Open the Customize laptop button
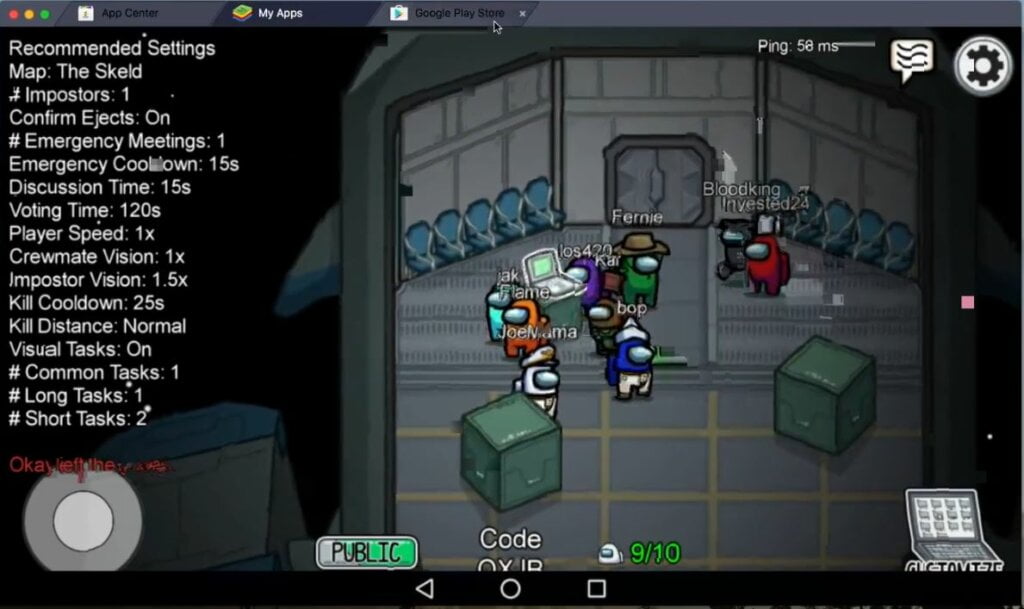This screenshot has height=609, width=1024. pos(953,530)
